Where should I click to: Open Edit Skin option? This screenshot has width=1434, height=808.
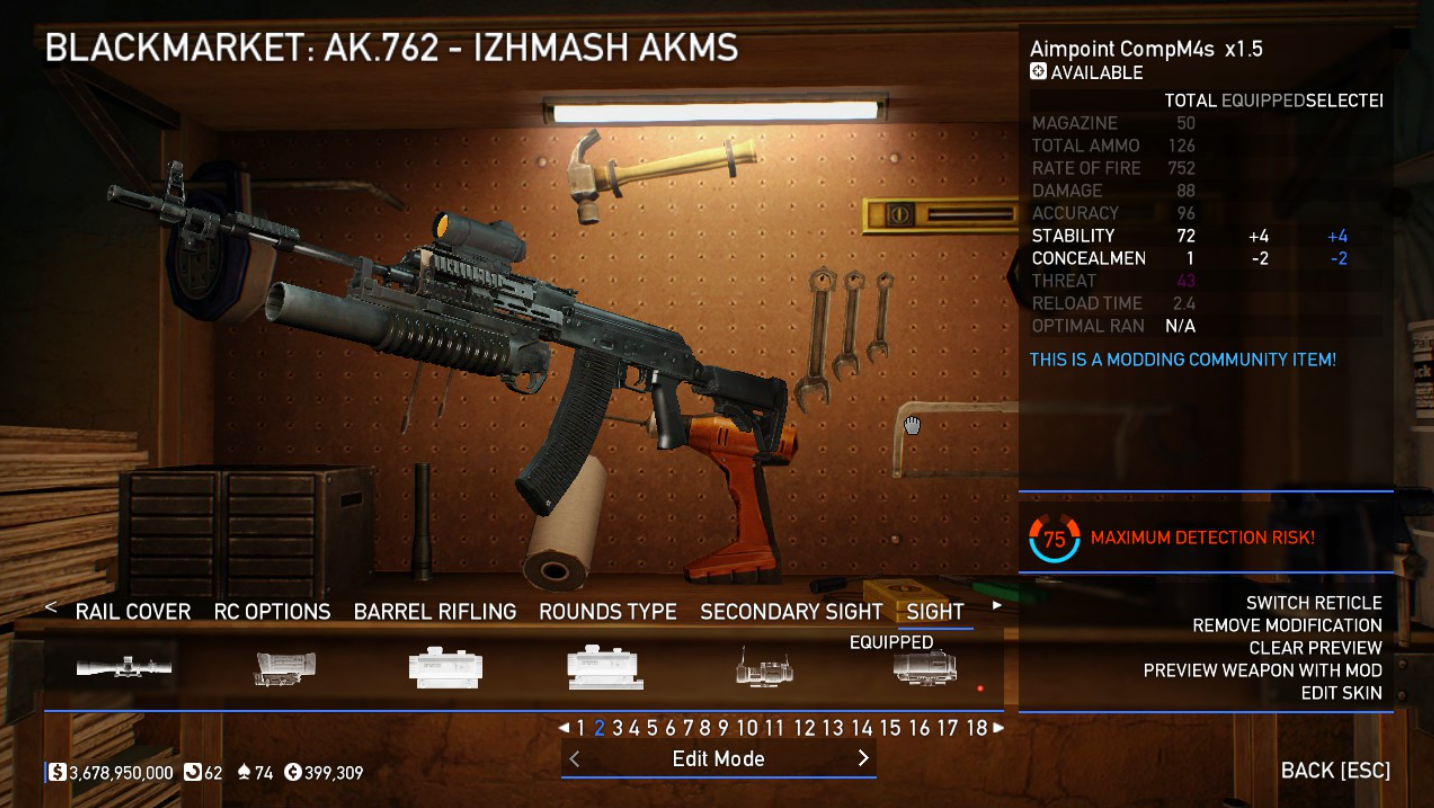tap(1341, 693)
